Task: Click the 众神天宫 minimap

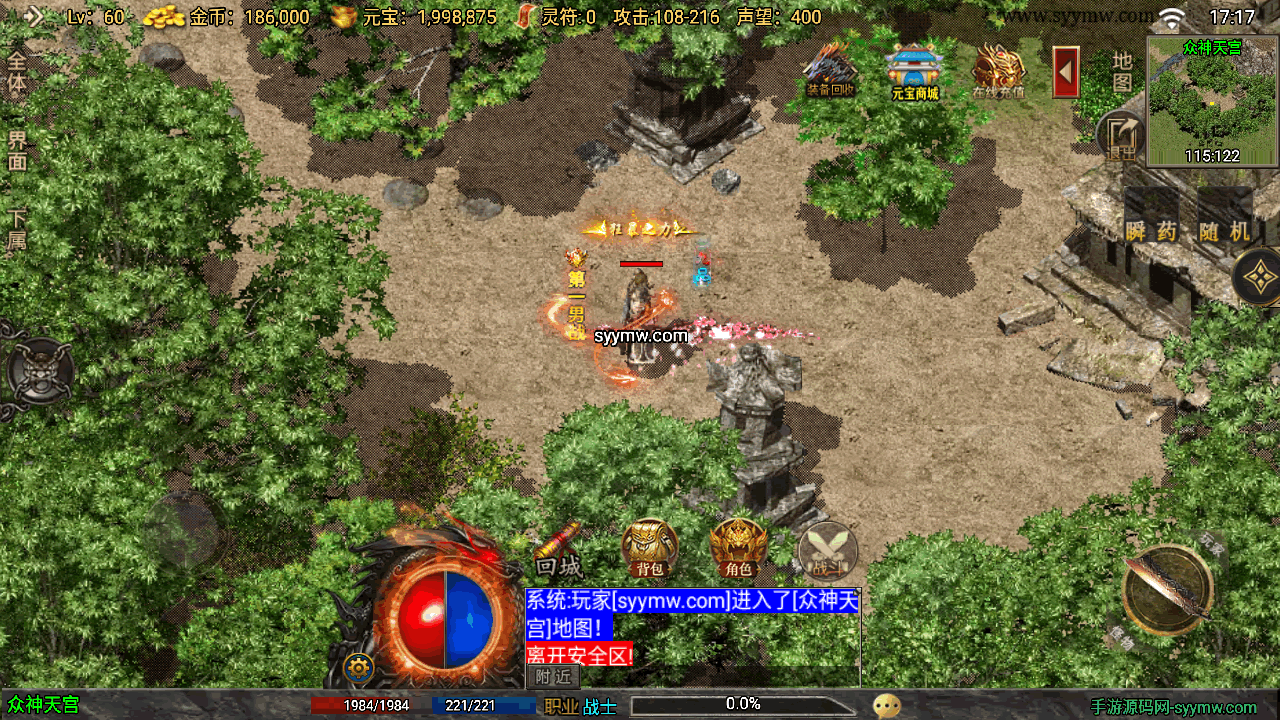Action: 1212,101
